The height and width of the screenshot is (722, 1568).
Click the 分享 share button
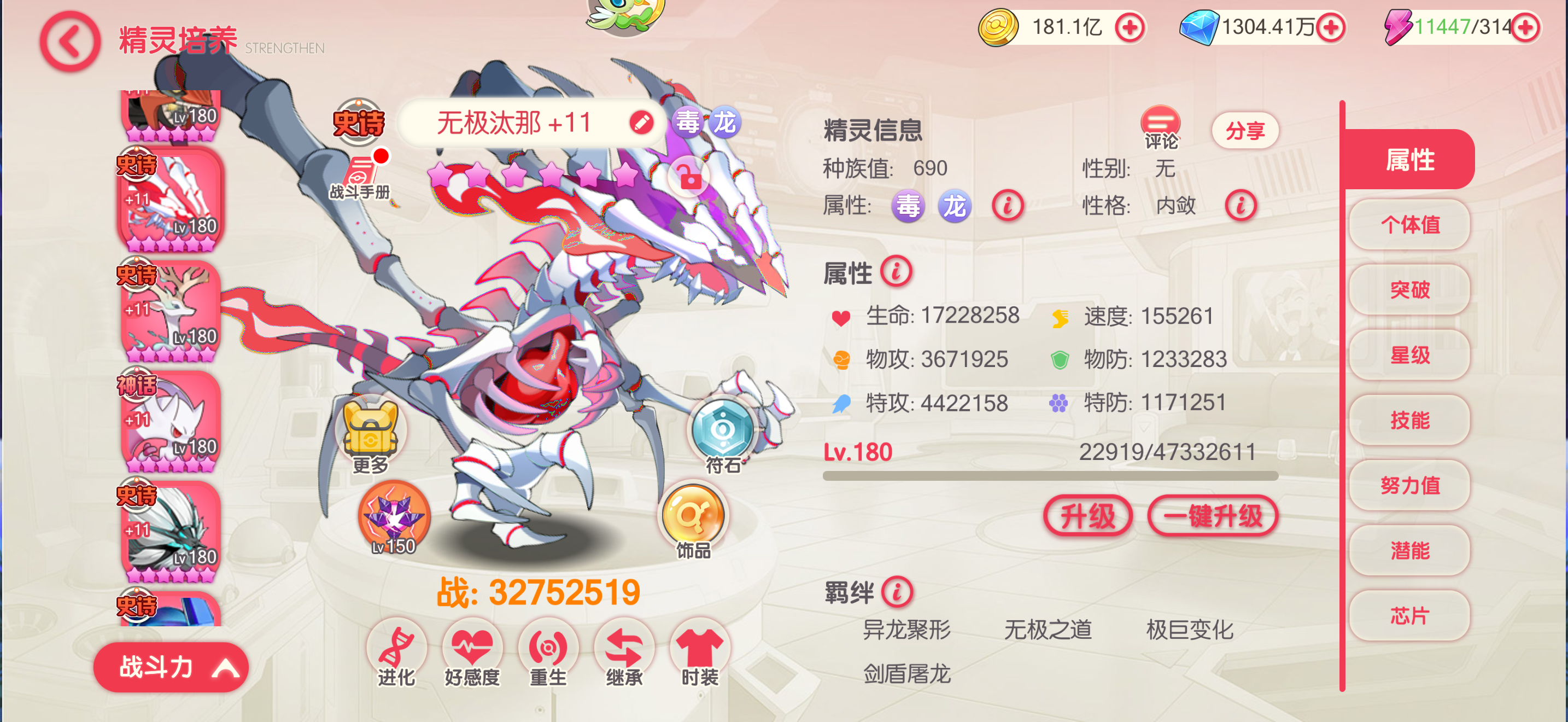coord(1245,129)
